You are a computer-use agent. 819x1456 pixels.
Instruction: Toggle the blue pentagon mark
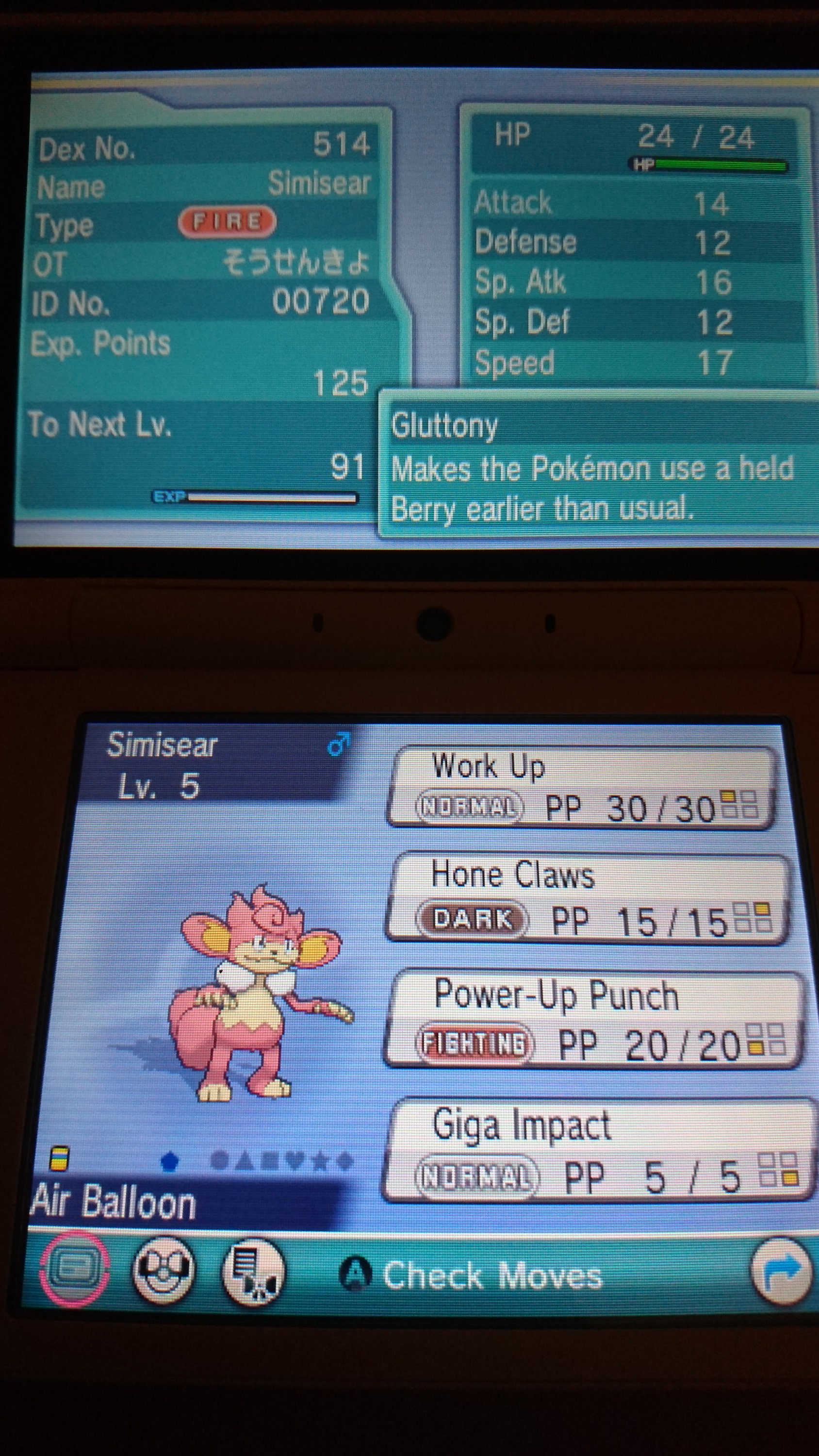(x=169, y=1160)
